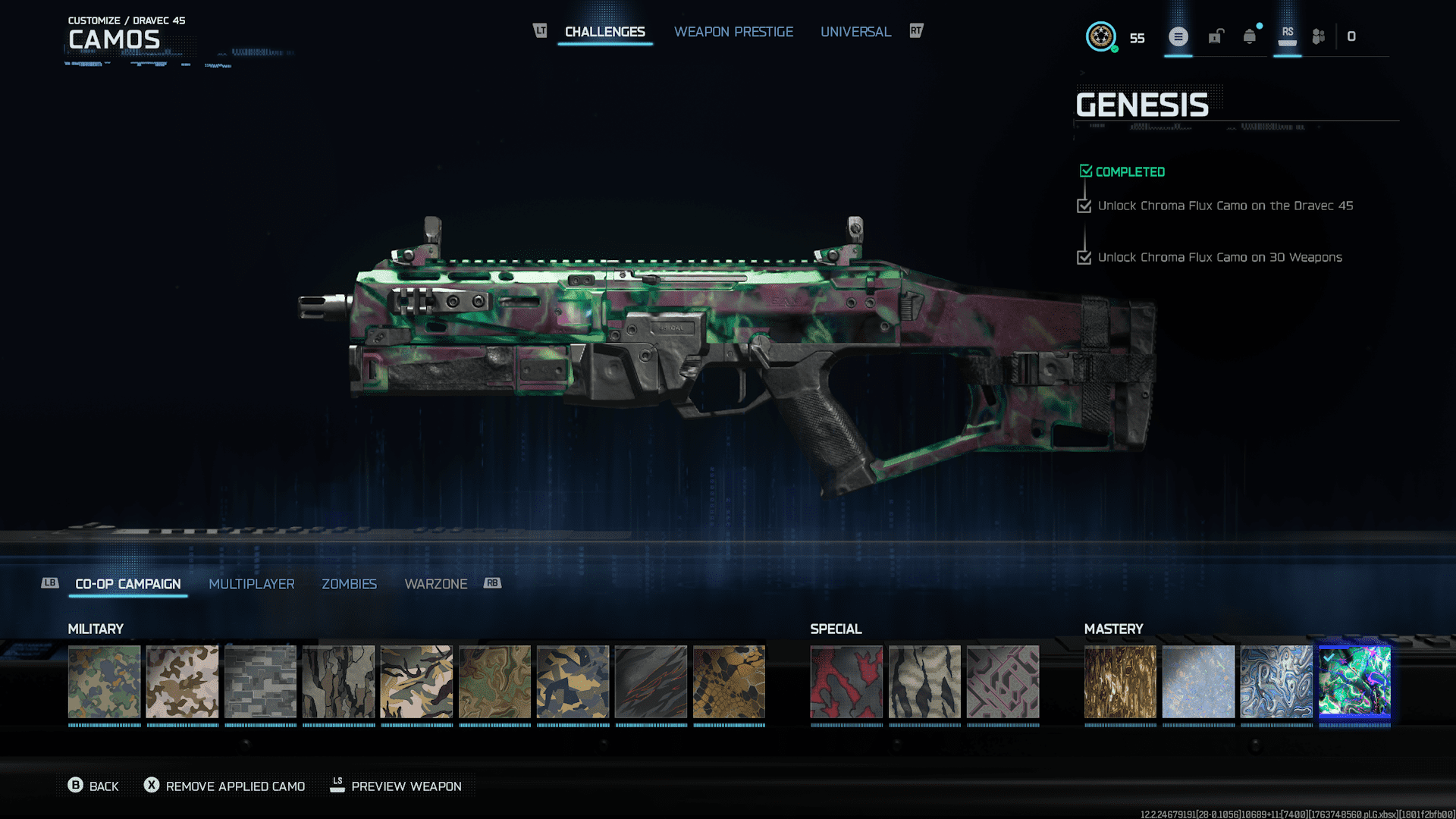
Task: Select the gold Mastery camo
Action: pyautogui.click(x=1120, y=682)
